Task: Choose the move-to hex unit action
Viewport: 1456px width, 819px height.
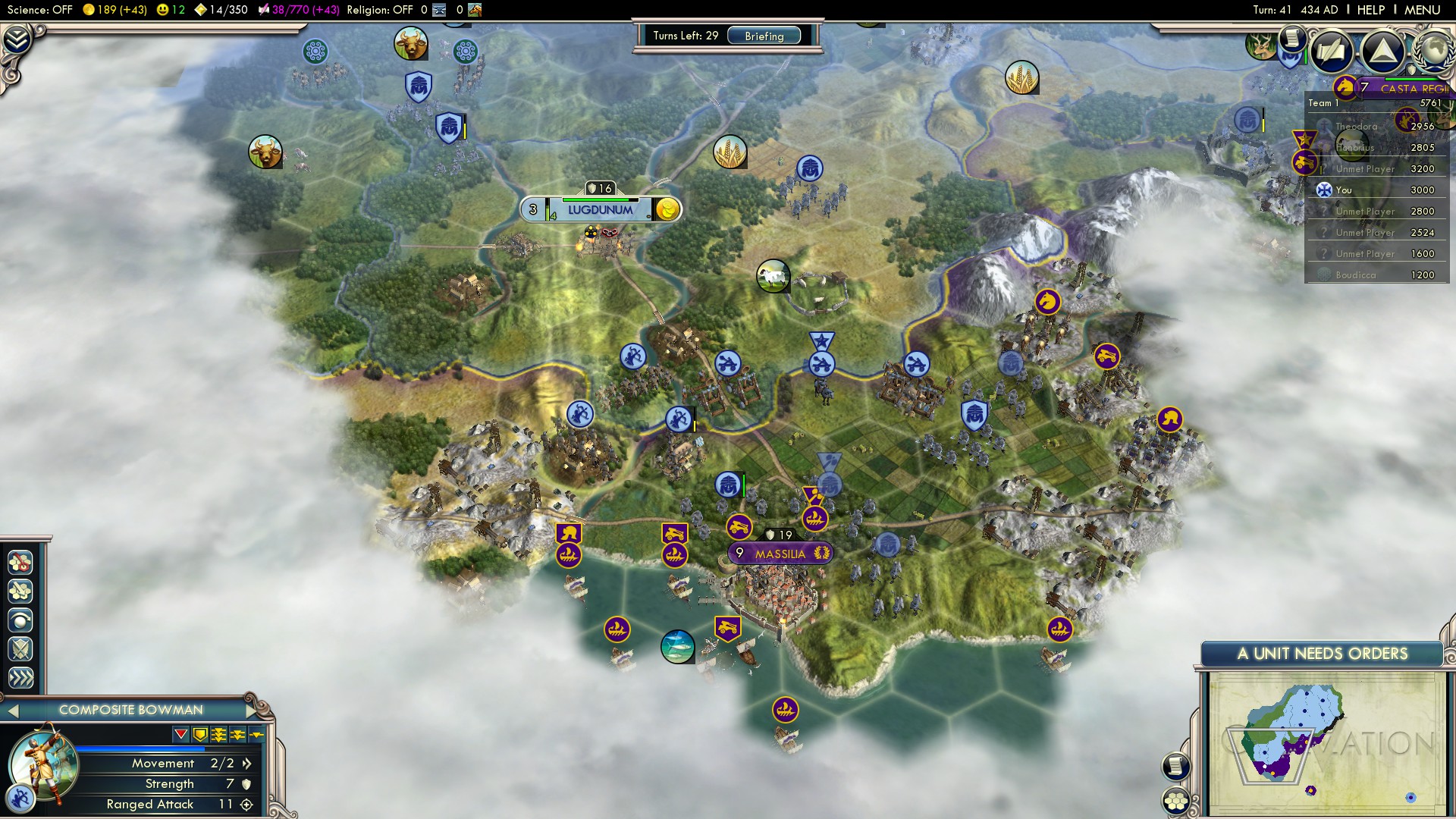Action: point(20,562)
